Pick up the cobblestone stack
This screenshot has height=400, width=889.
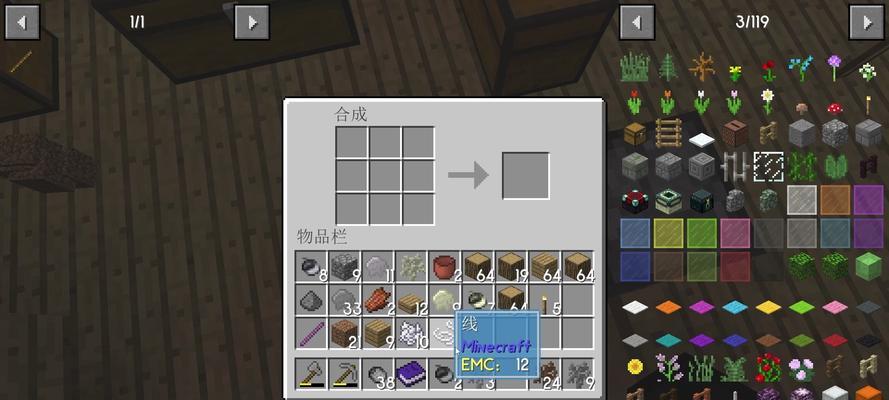344,267
